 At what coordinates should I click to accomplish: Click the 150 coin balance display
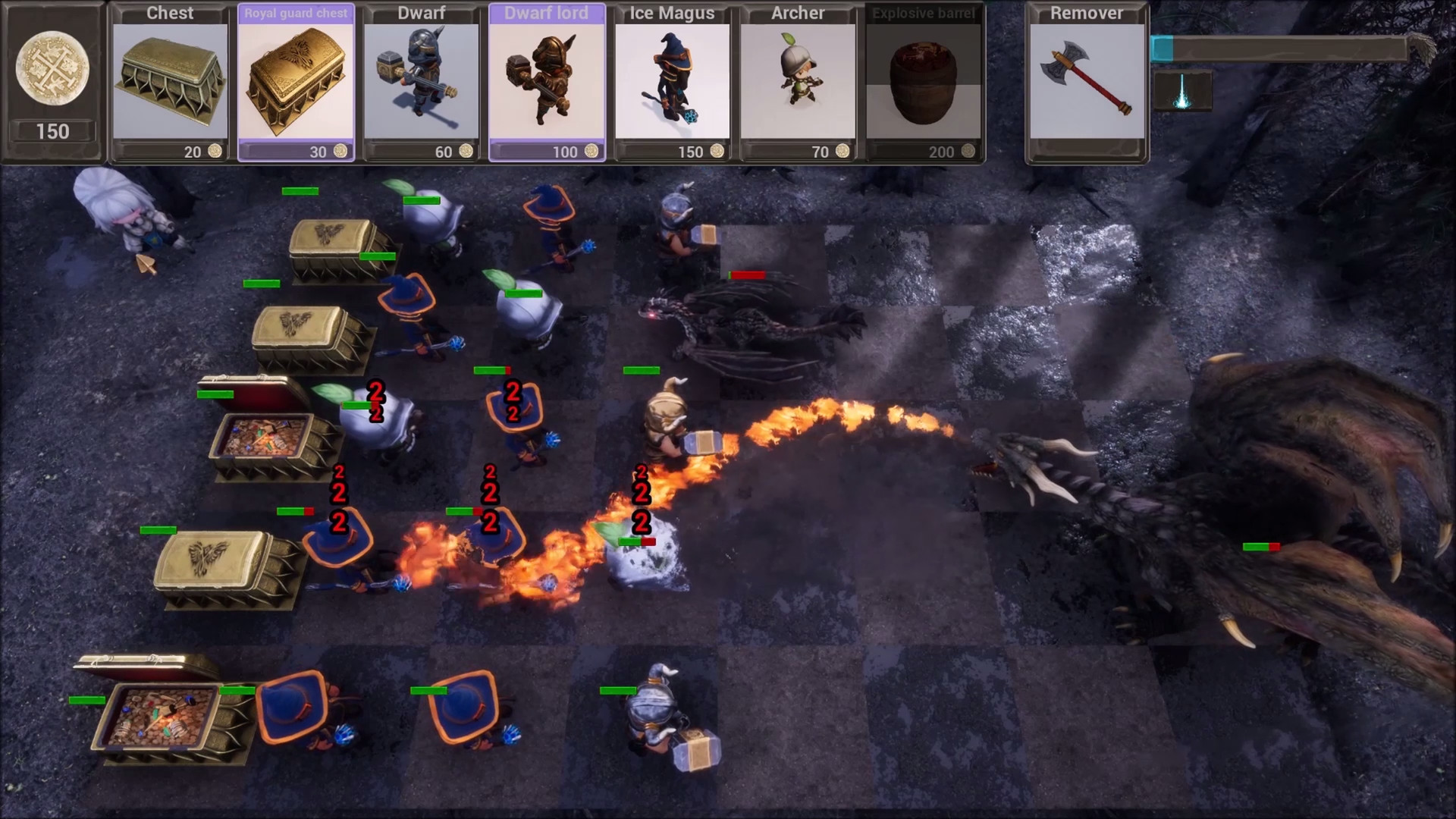click(x=52, y=131)
